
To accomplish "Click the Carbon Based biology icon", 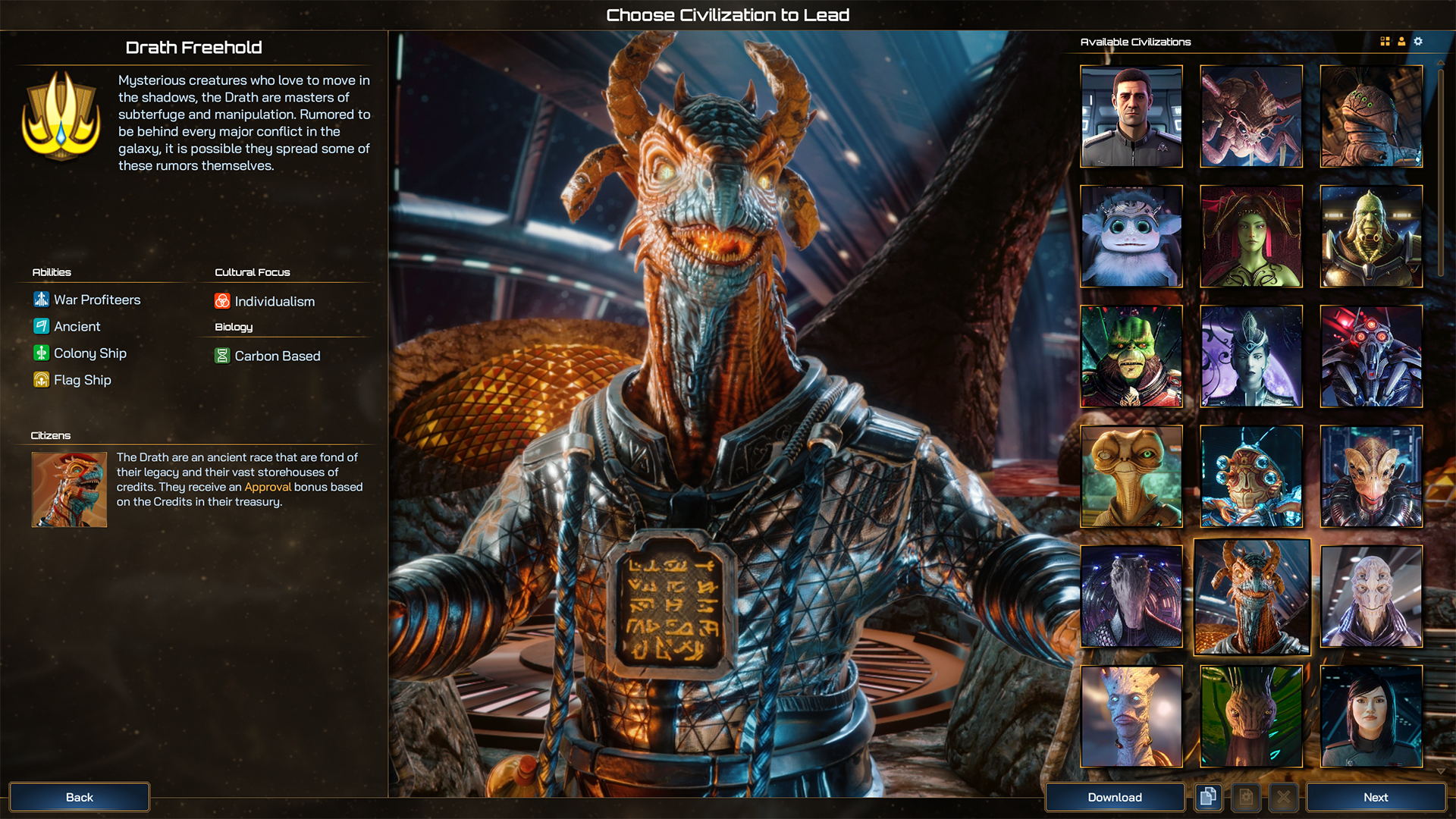I will (222, 356).
